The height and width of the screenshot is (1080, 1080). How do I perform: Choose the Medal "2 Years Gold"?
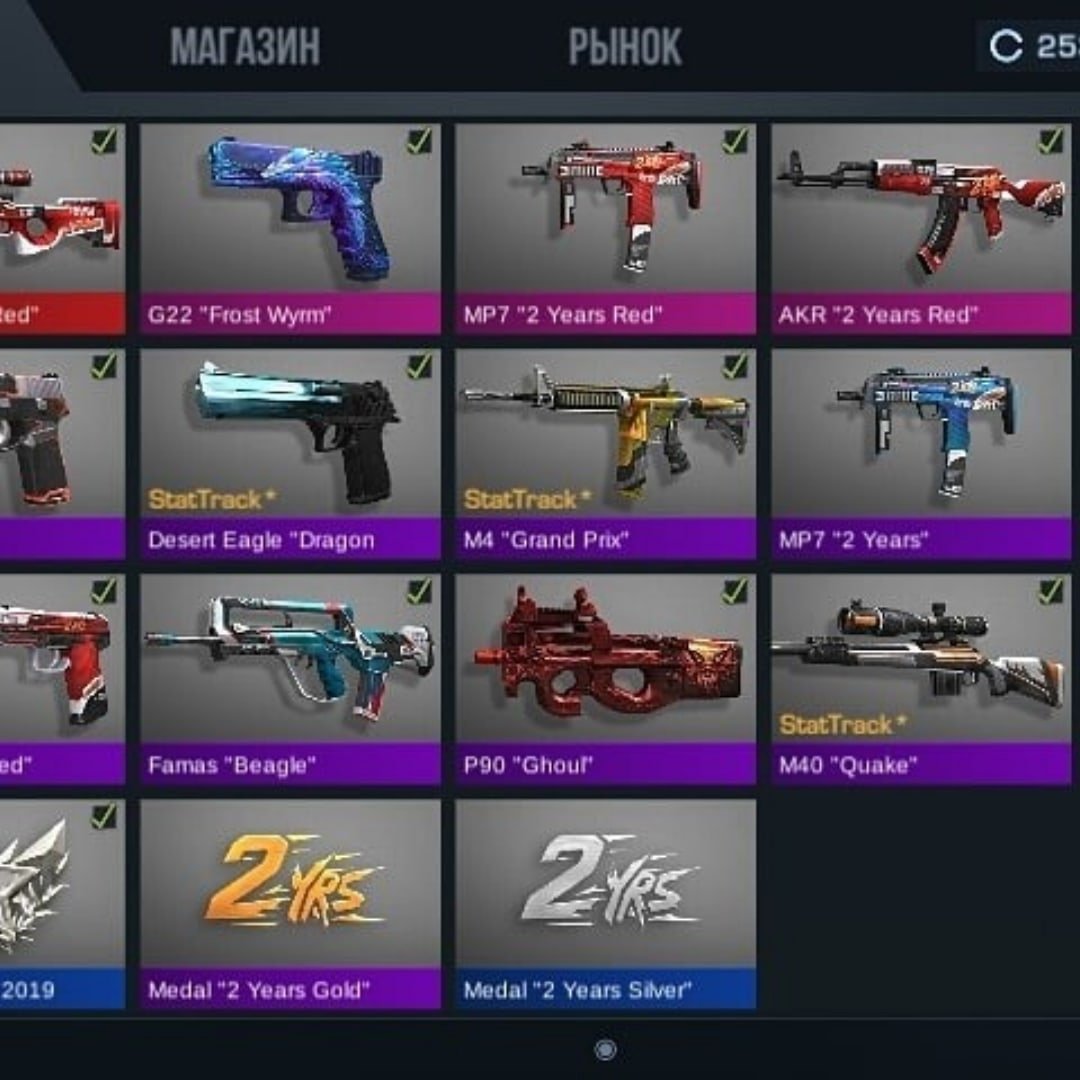pyautogui.click(x=290, y=903)
